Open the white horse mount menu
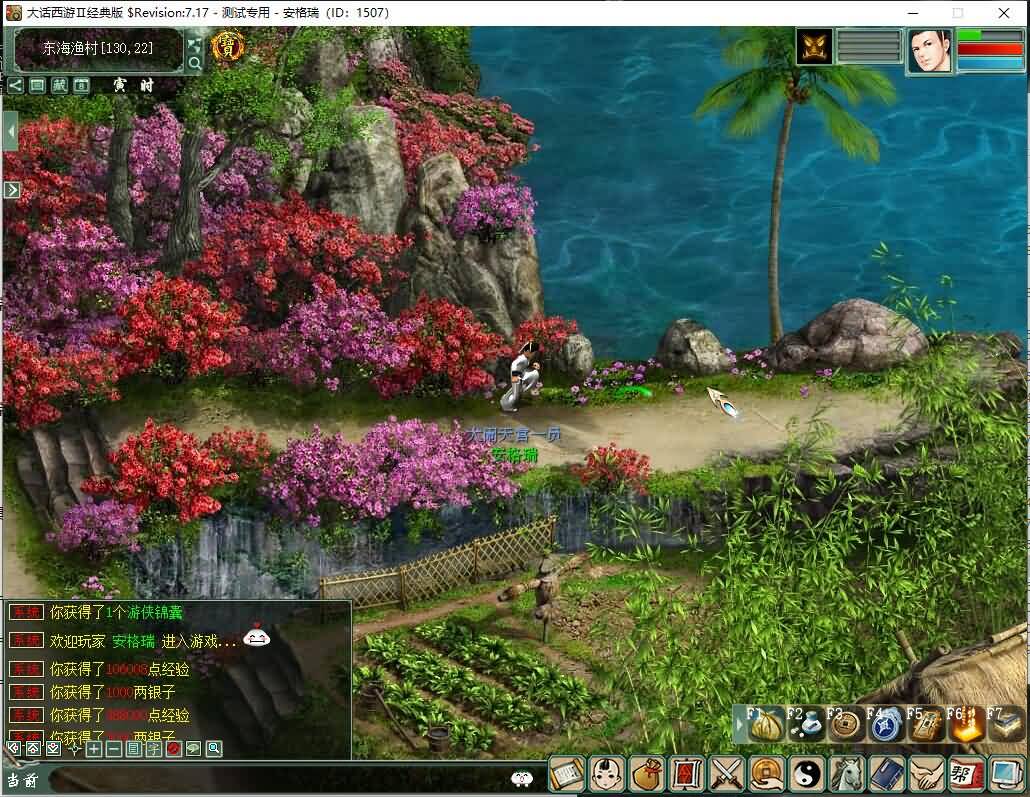This screenshot has width=1030, height=797. tap(847, 774)
